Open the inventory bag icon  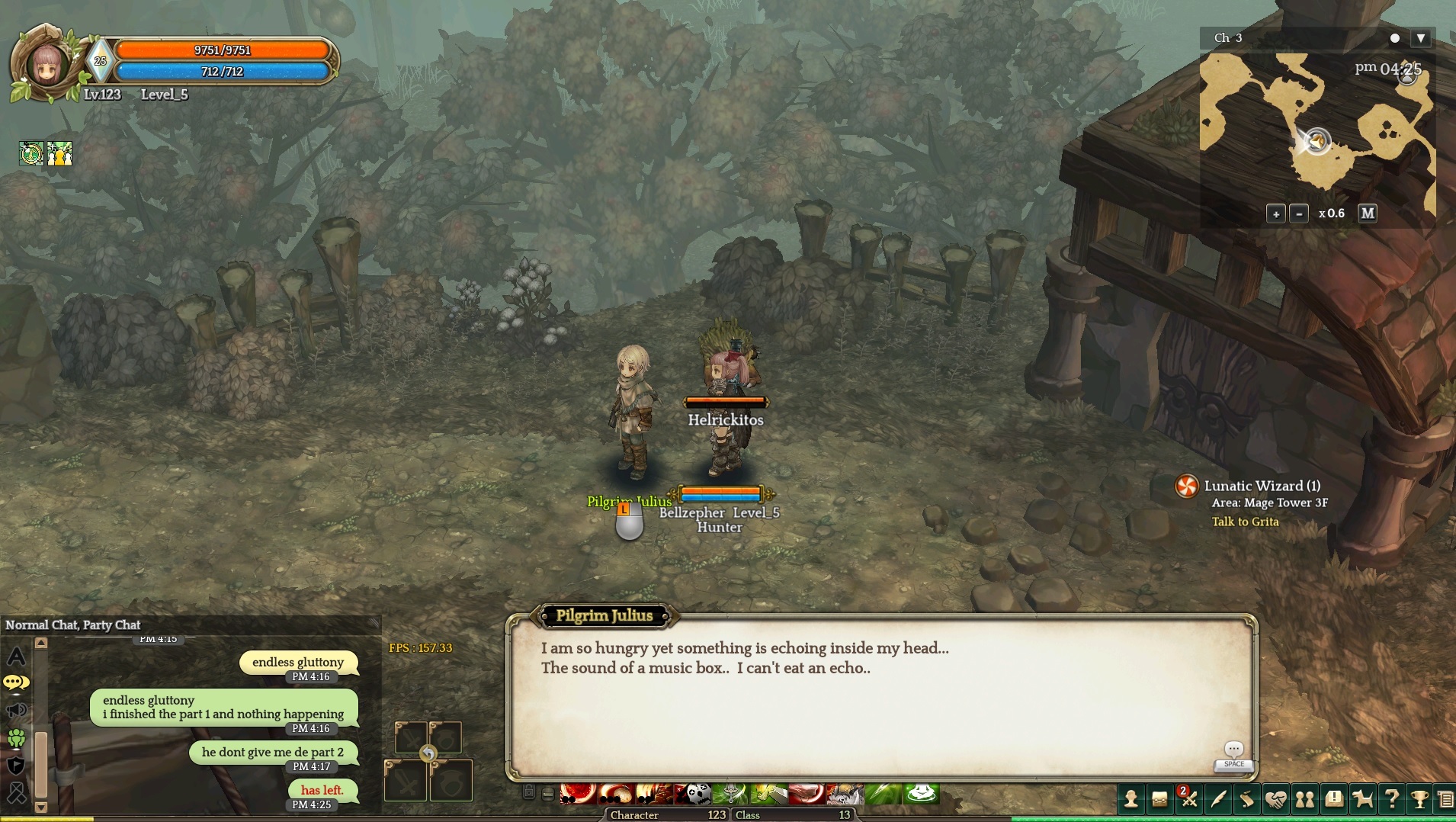[x=1159, y=799]
